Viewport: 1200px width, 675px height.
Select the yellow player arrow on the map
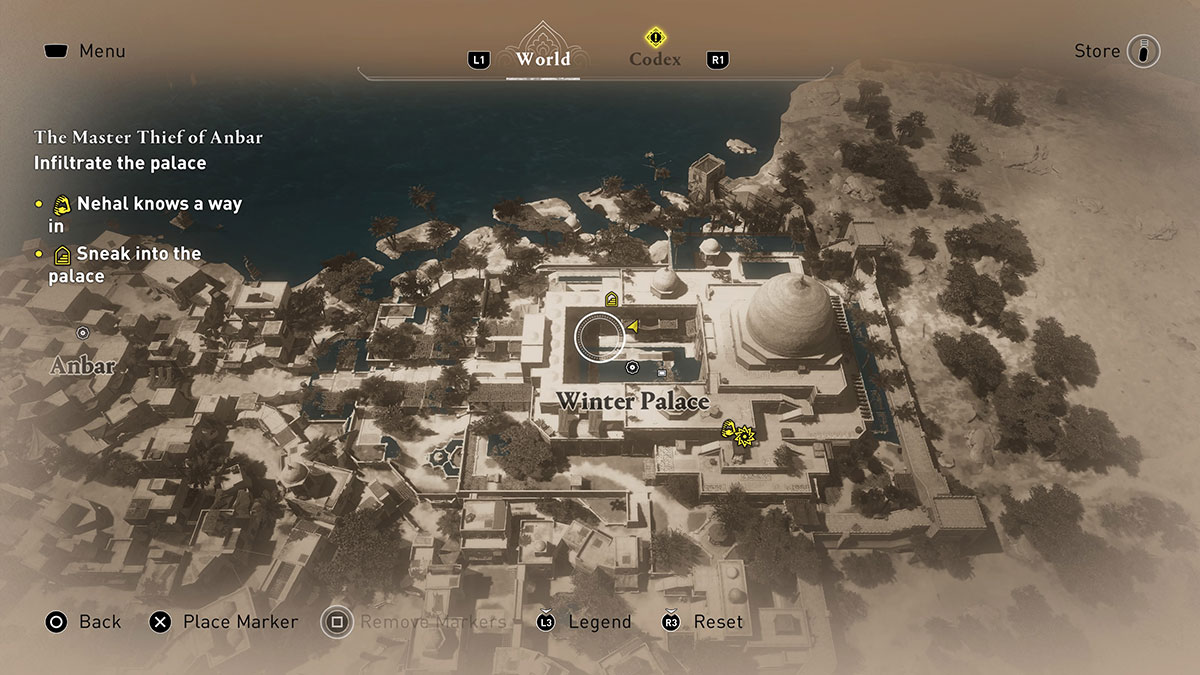(x=633, y=325)
